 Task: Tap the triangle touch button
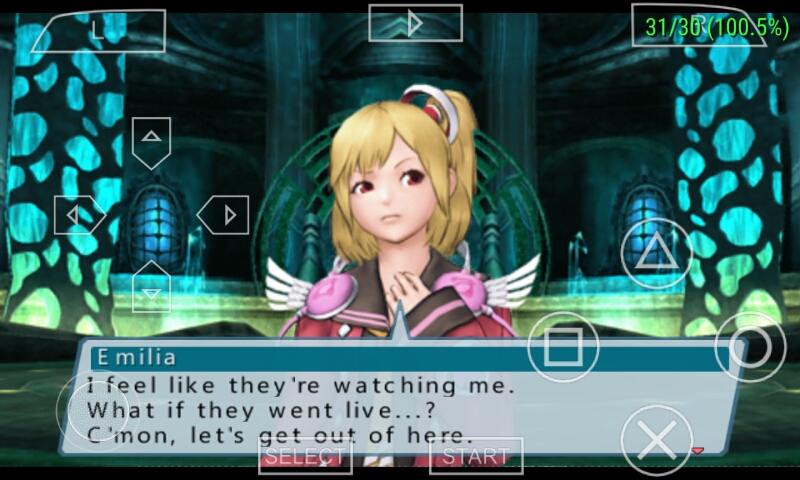(x=657, y=252)
